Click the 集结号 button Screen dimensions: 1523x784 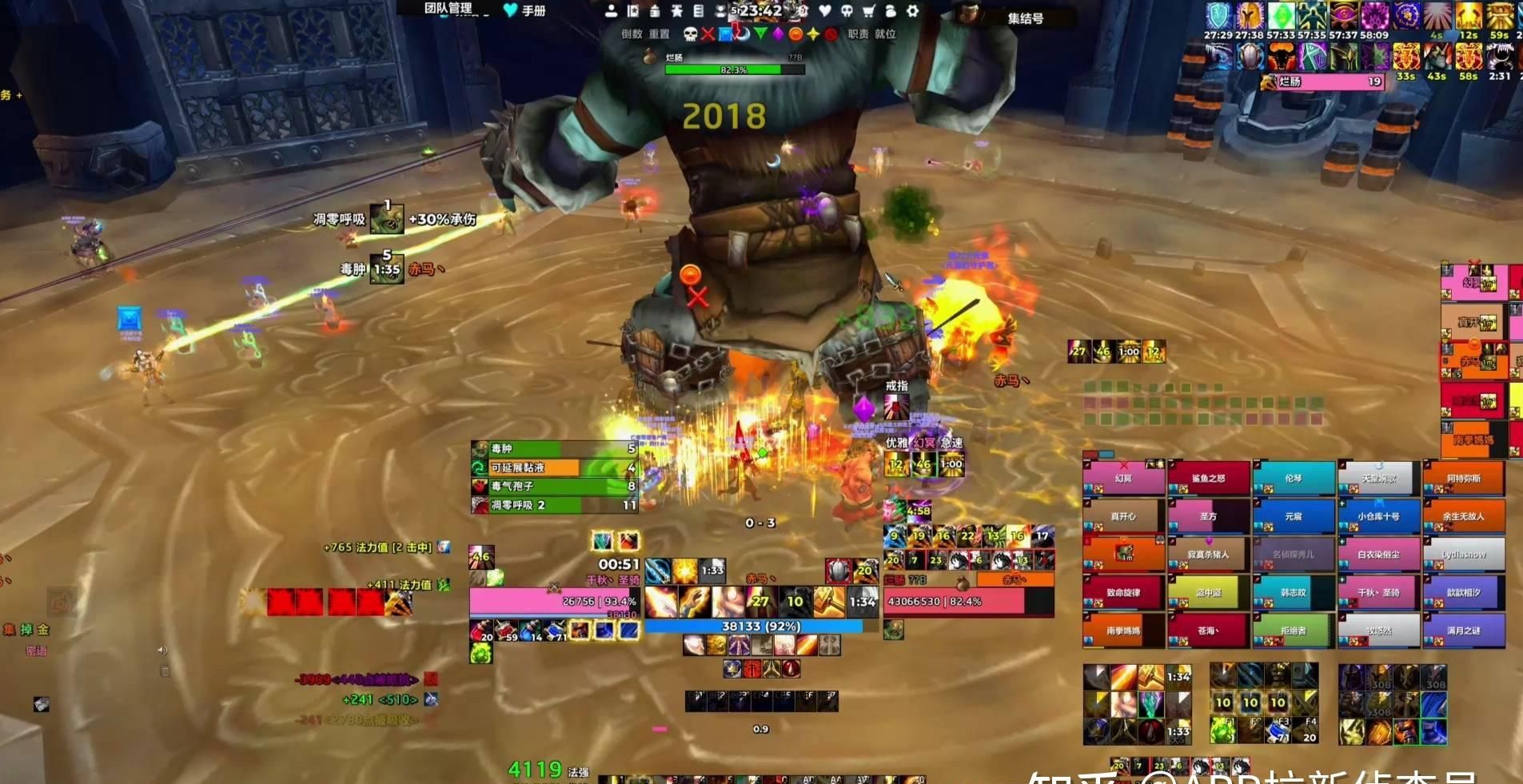(x=1025, y=18)
